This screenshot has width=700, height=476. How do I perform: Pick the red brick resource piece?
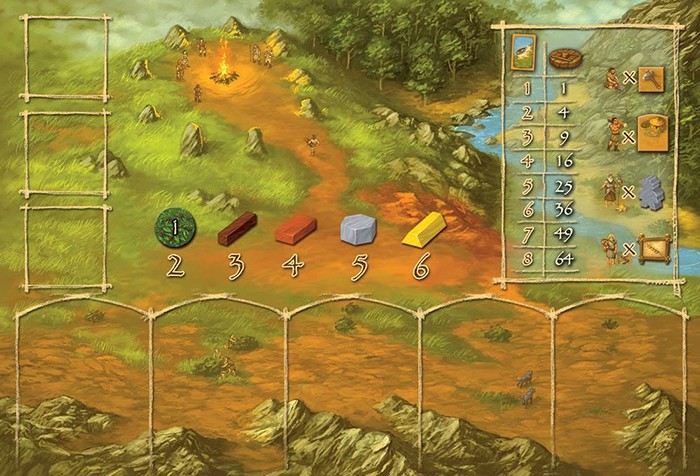point(295,229)
